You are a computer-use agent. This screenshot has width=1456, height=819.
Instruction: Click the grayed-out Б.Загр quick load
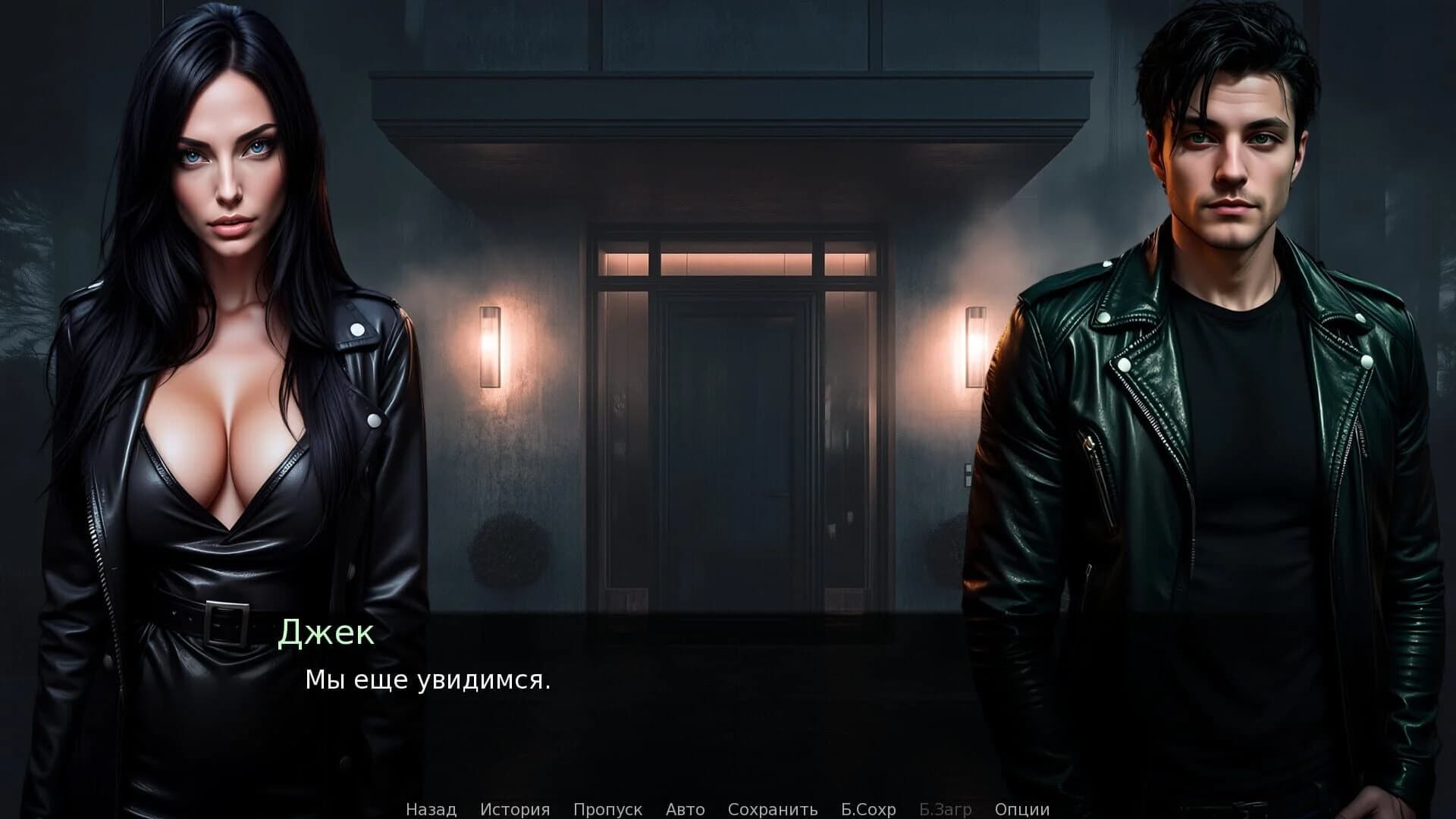[x=945, y=809]
